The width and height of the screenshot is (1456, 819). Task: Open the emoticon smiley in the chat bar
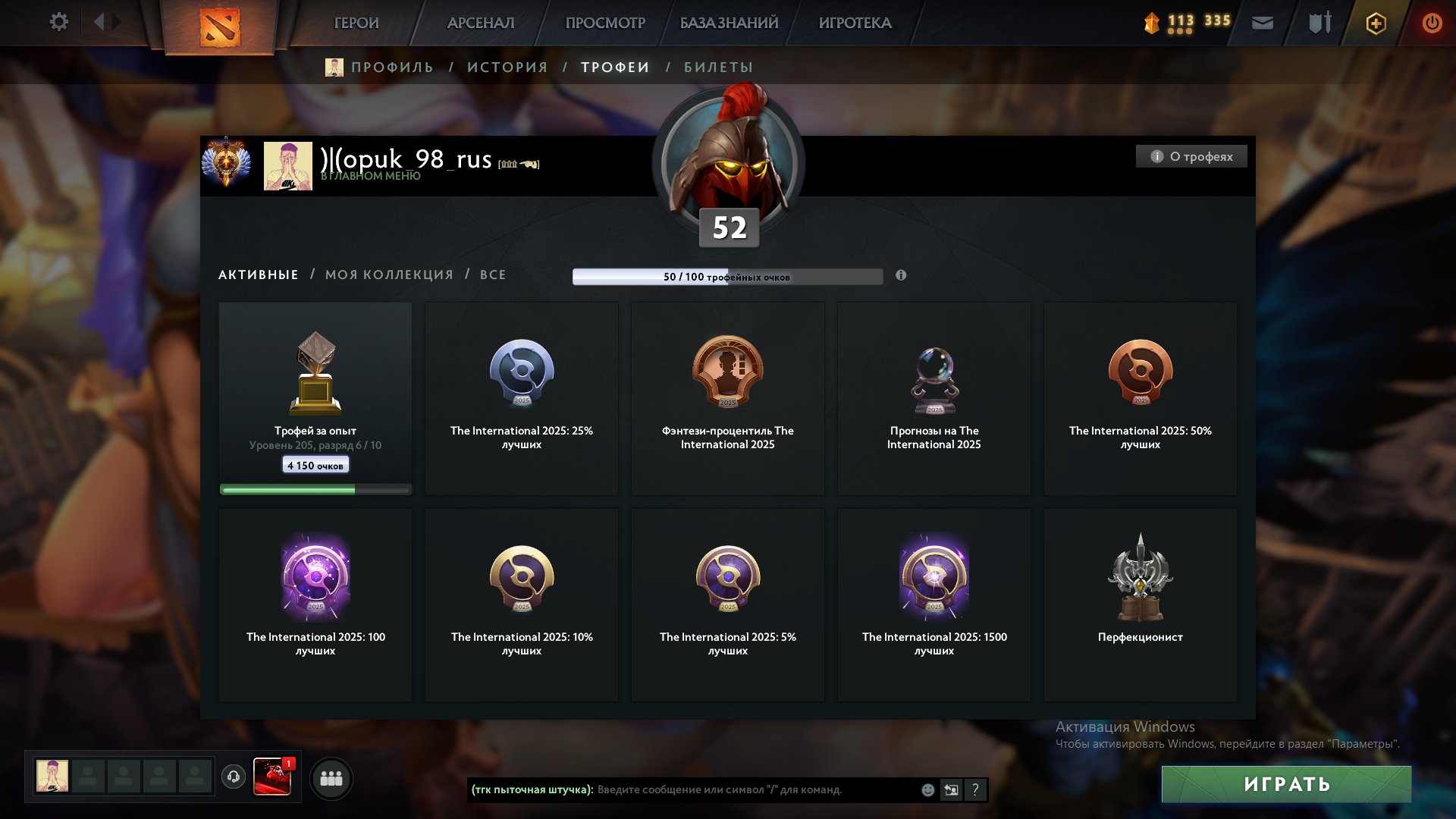[x=927, y=789]
